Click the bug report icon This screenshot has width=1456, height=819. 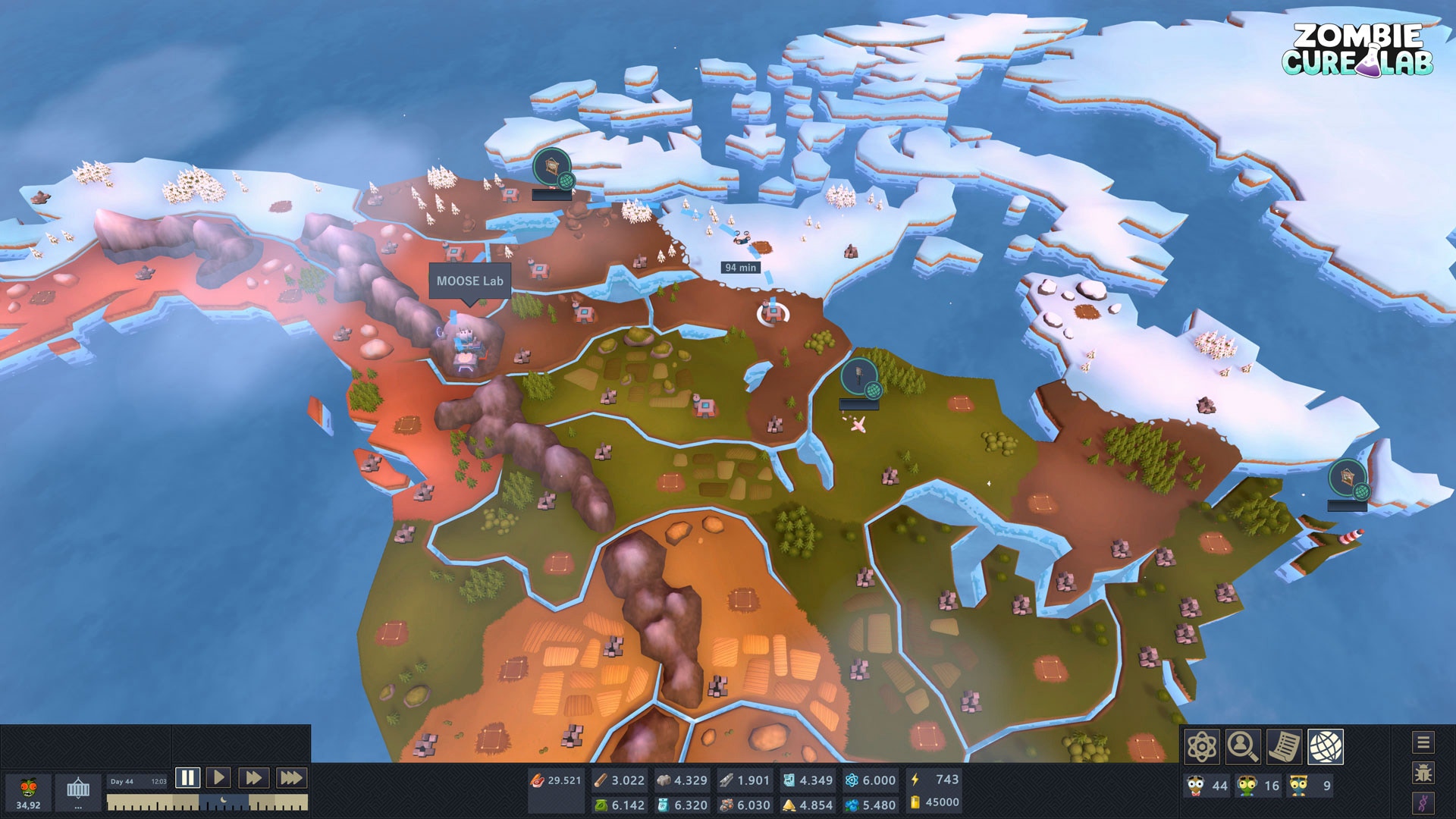coord(1423,773)
